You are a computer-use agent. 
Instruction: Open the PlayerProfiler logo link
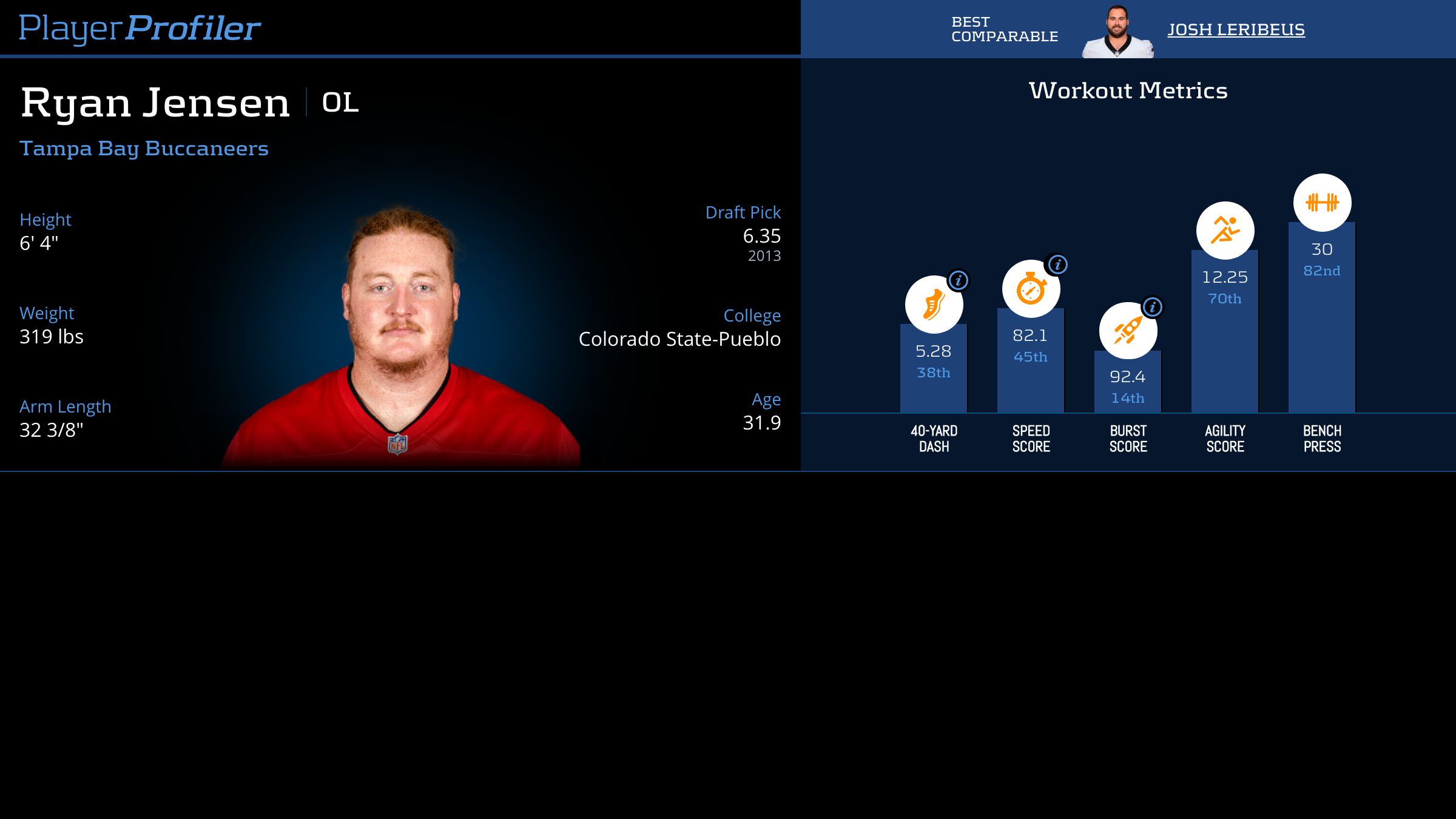140,28
